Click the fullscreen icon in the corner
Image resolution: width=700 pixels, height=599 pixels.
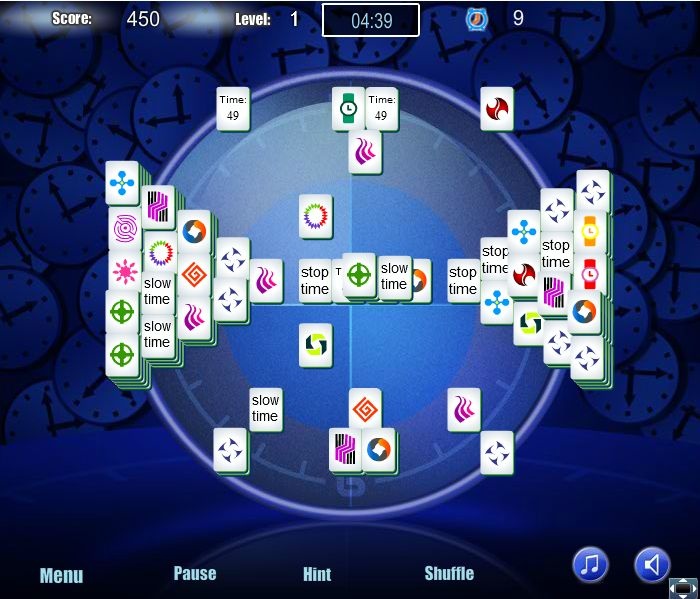click(x=683, y=588)
